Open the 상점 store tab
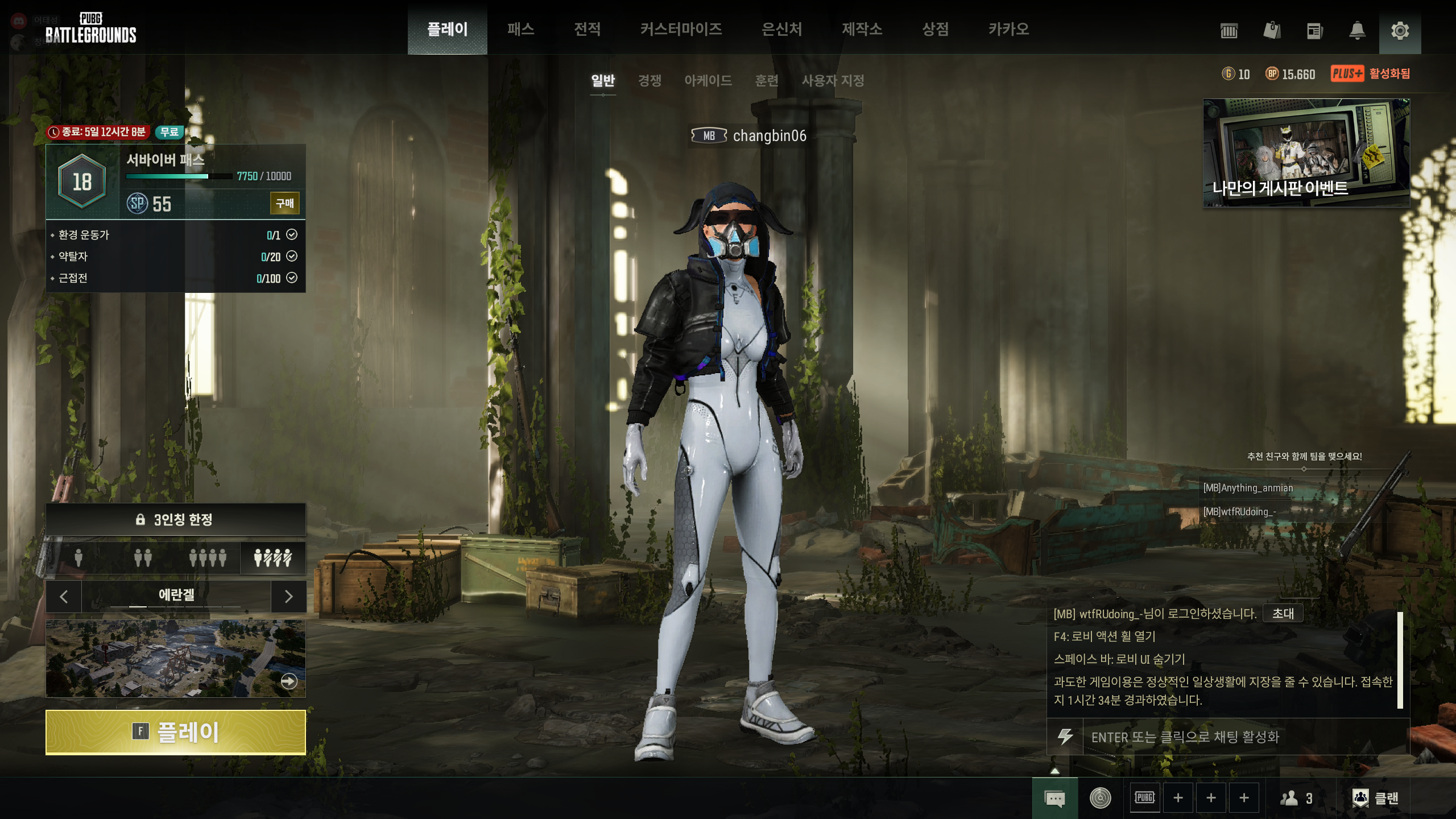 point(935,29)
